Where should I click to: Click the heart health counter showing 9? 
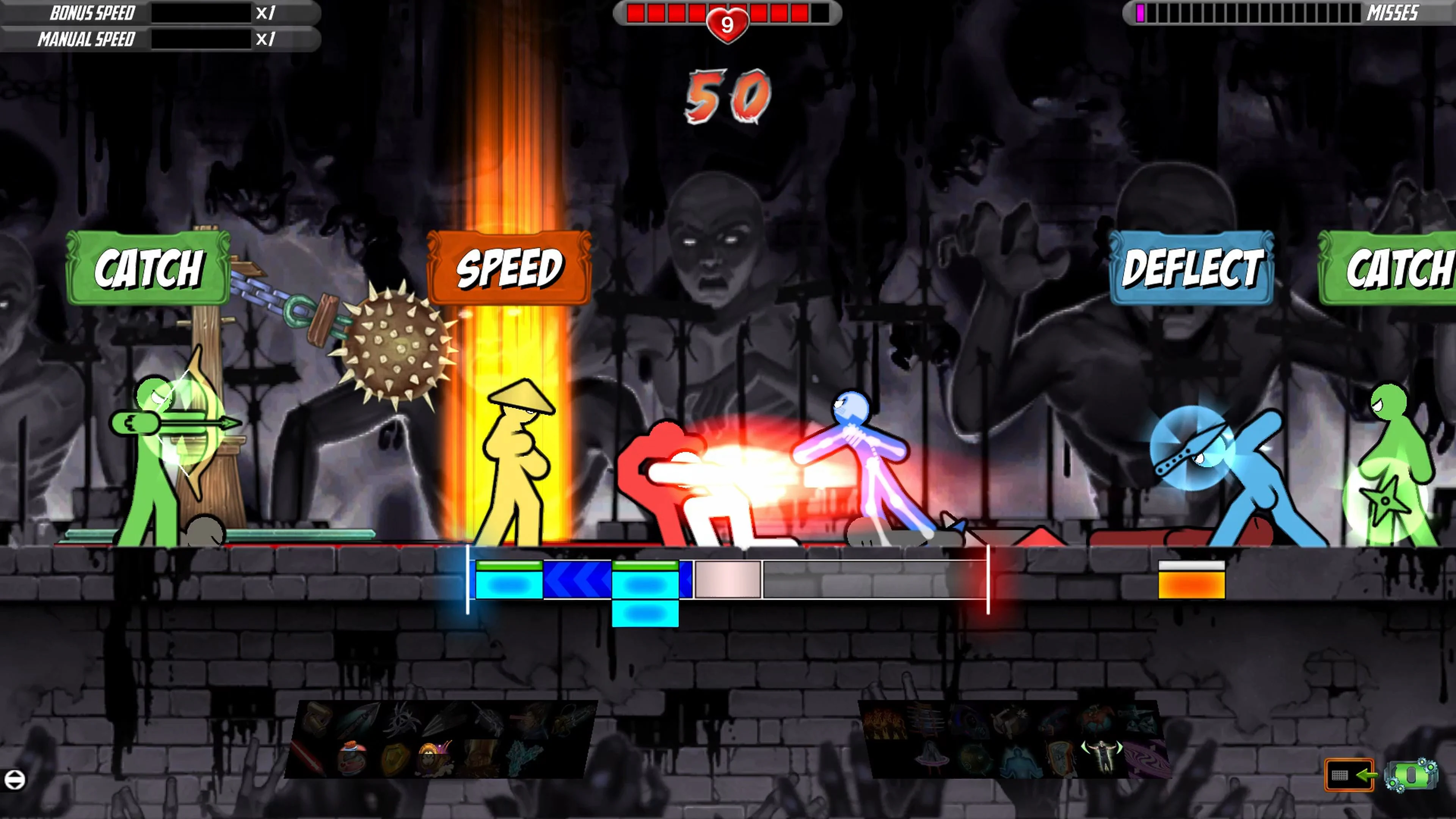(728, 24)
